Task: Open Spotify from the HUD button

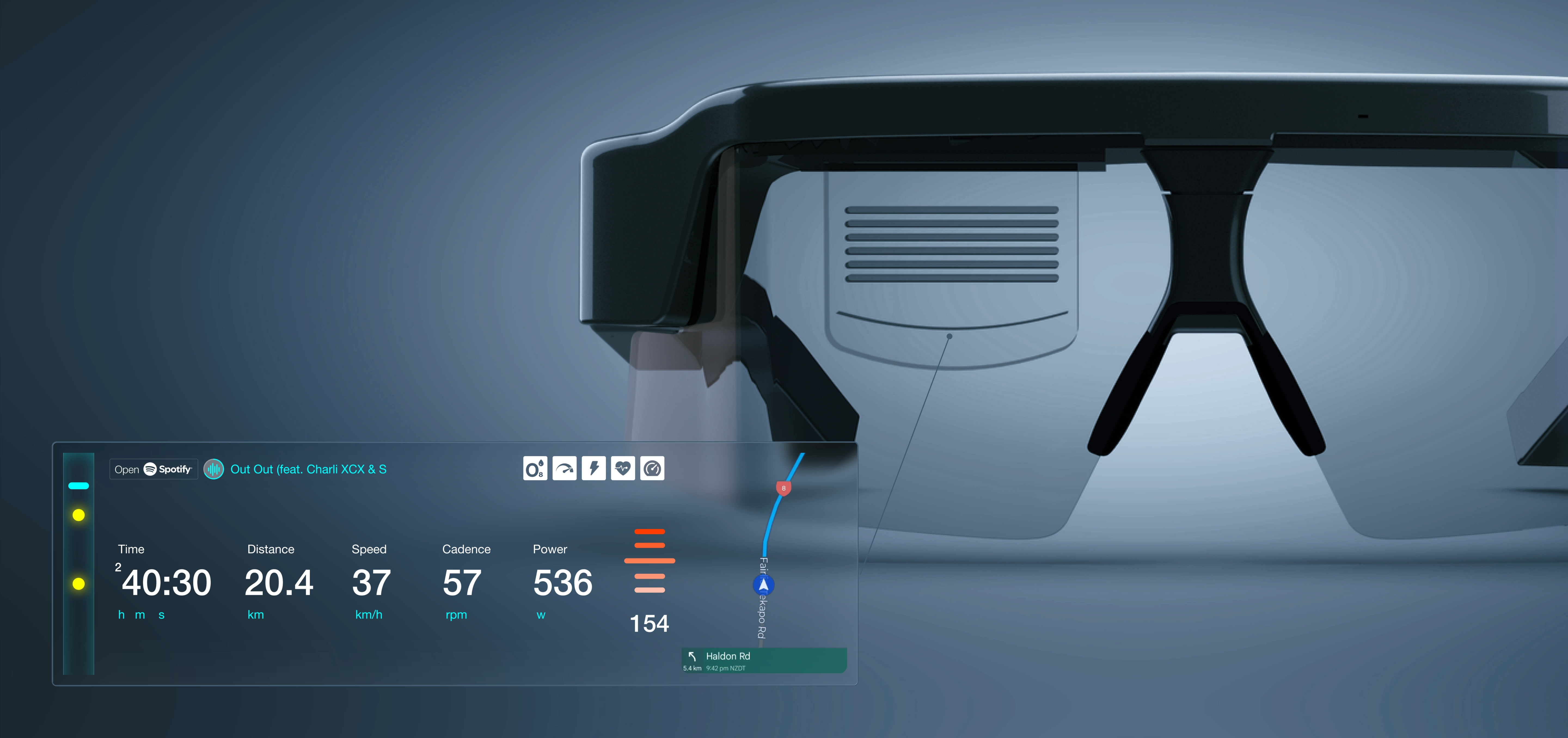Action: (153, 469)
